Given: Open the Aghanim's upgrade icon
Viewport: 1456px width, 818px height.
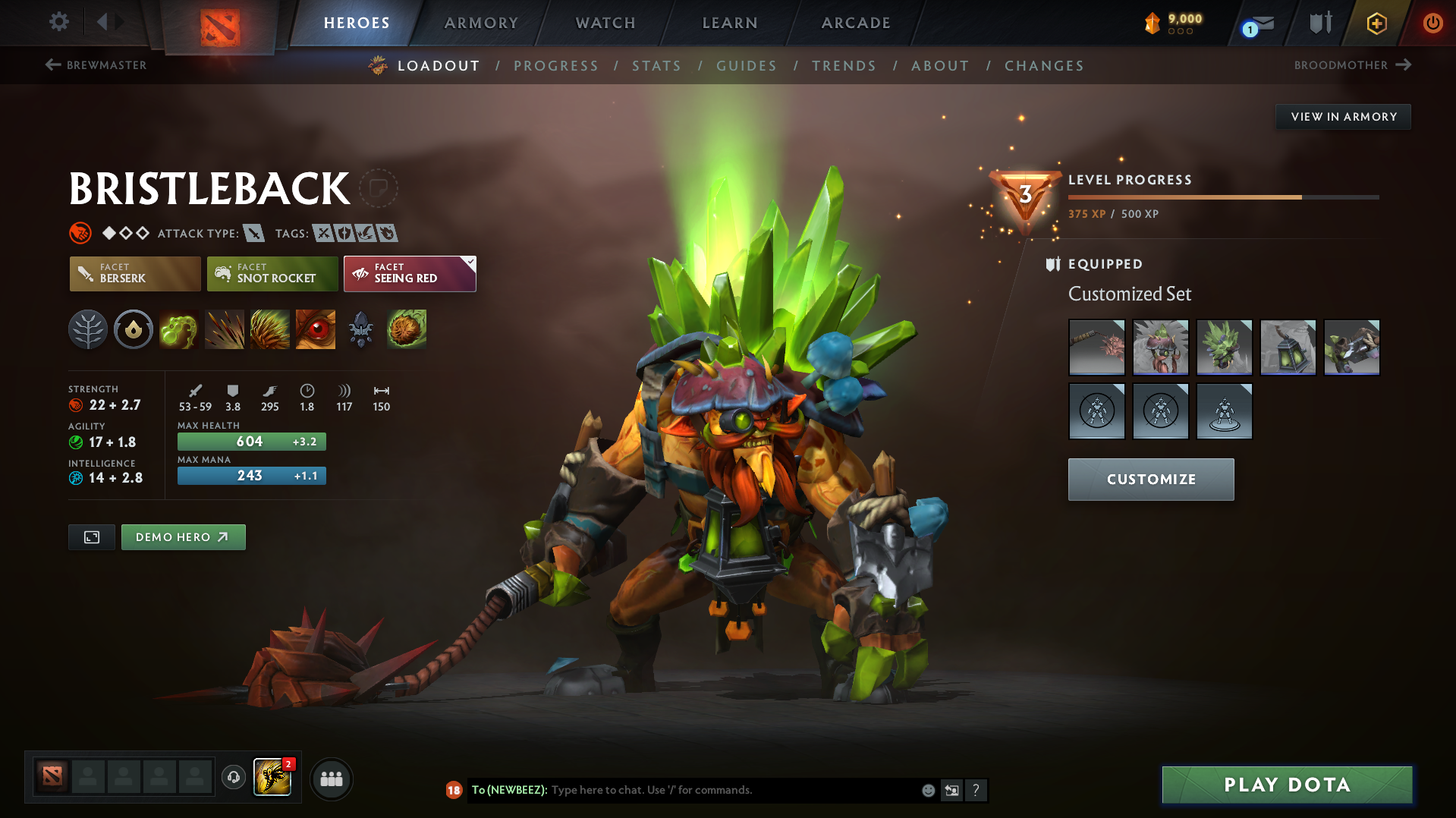Looking at the screenshot, I should [361, 329].
